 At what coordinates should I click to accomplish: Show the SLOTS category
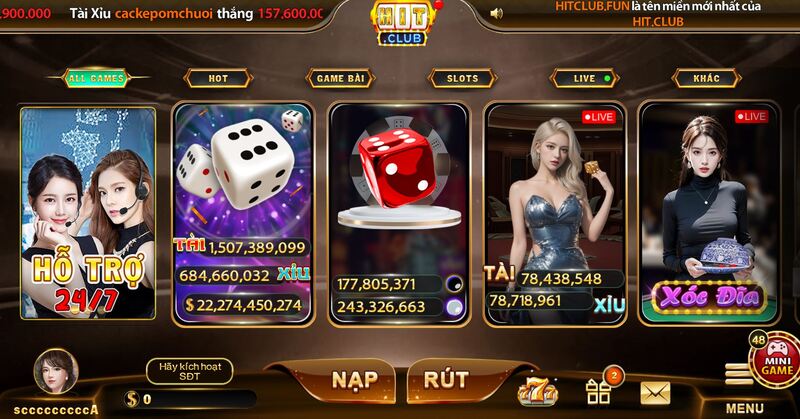click(462, 78)
